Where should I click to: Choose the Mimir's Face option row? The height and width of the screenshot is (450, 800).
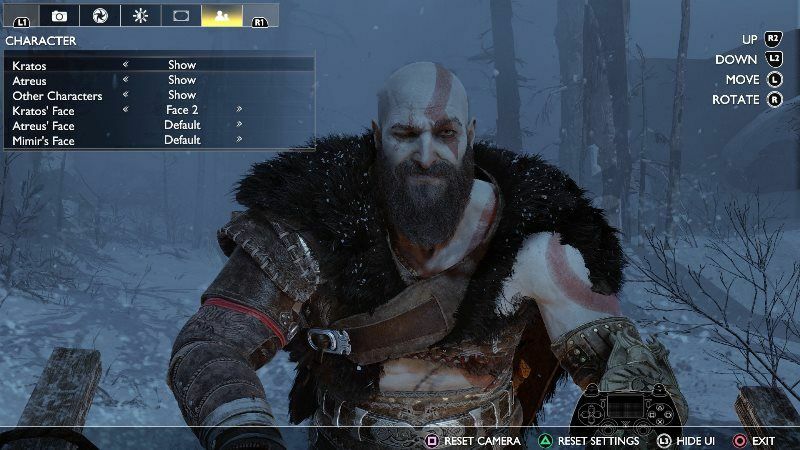click(160, 140)
